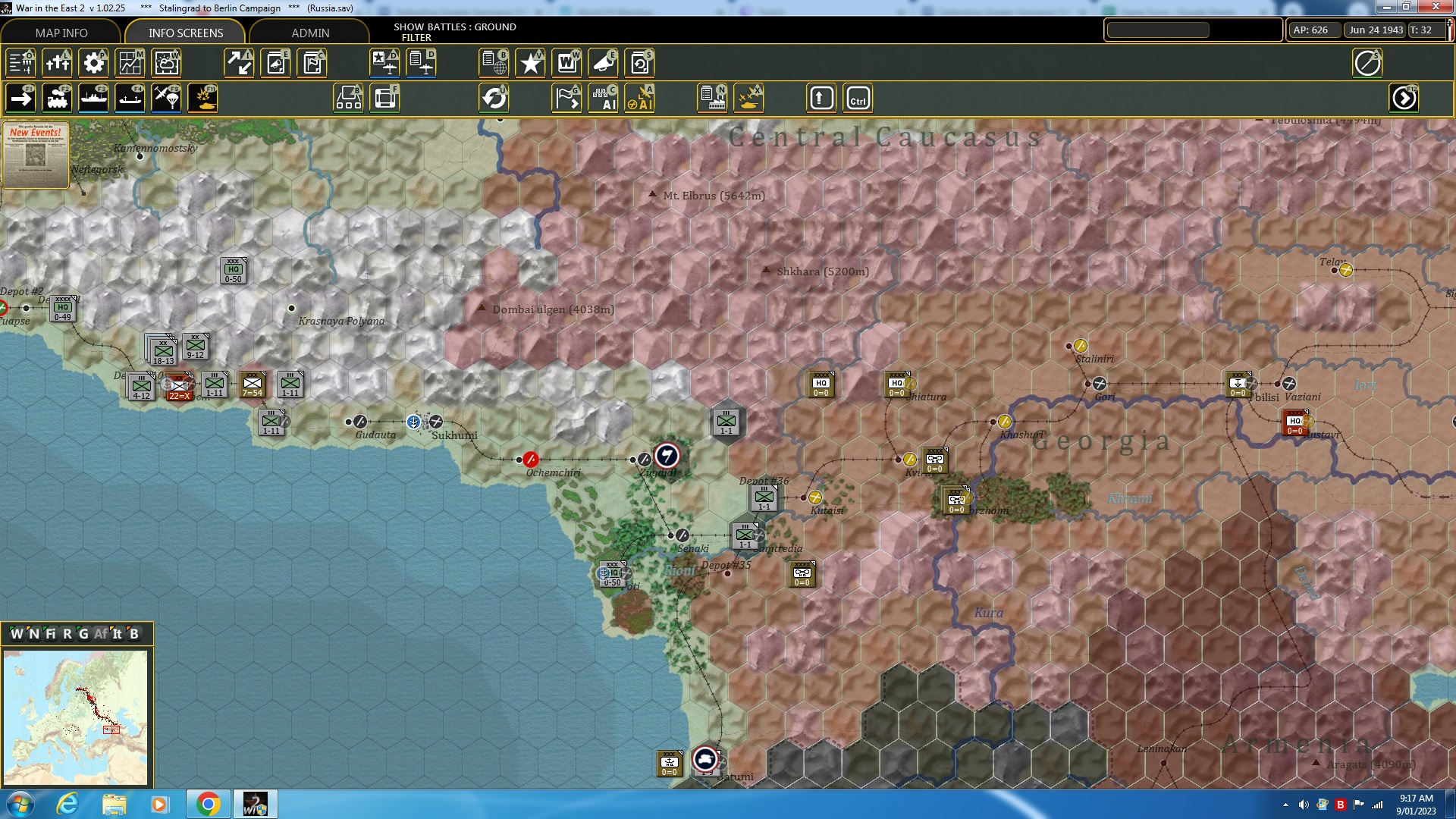Open naval transport mode with the ship icon
Screen dimensions: 1456x819
94,98
